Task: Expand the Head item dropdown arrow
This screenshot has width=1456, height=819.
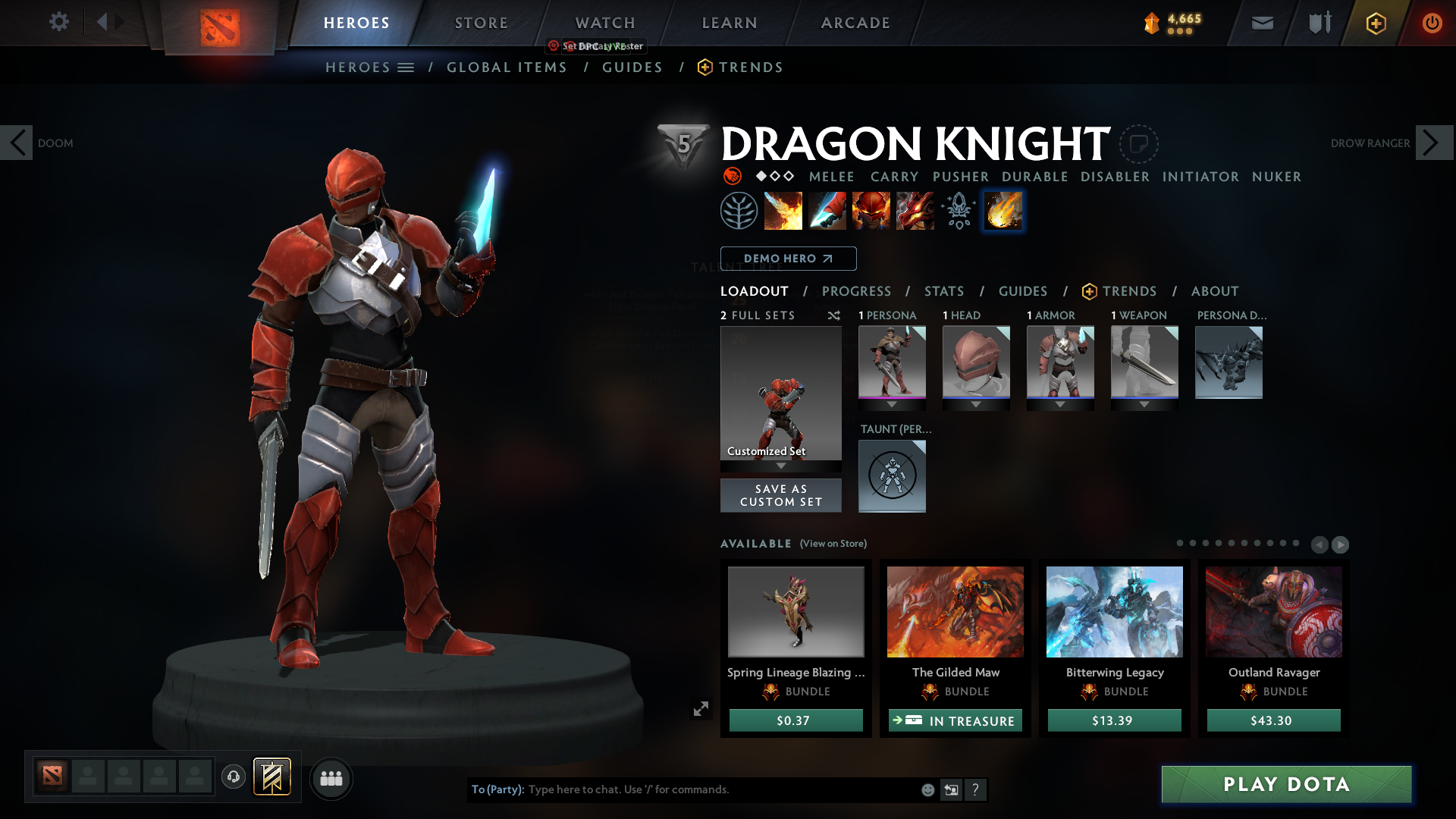Action: tap(976, 404)
